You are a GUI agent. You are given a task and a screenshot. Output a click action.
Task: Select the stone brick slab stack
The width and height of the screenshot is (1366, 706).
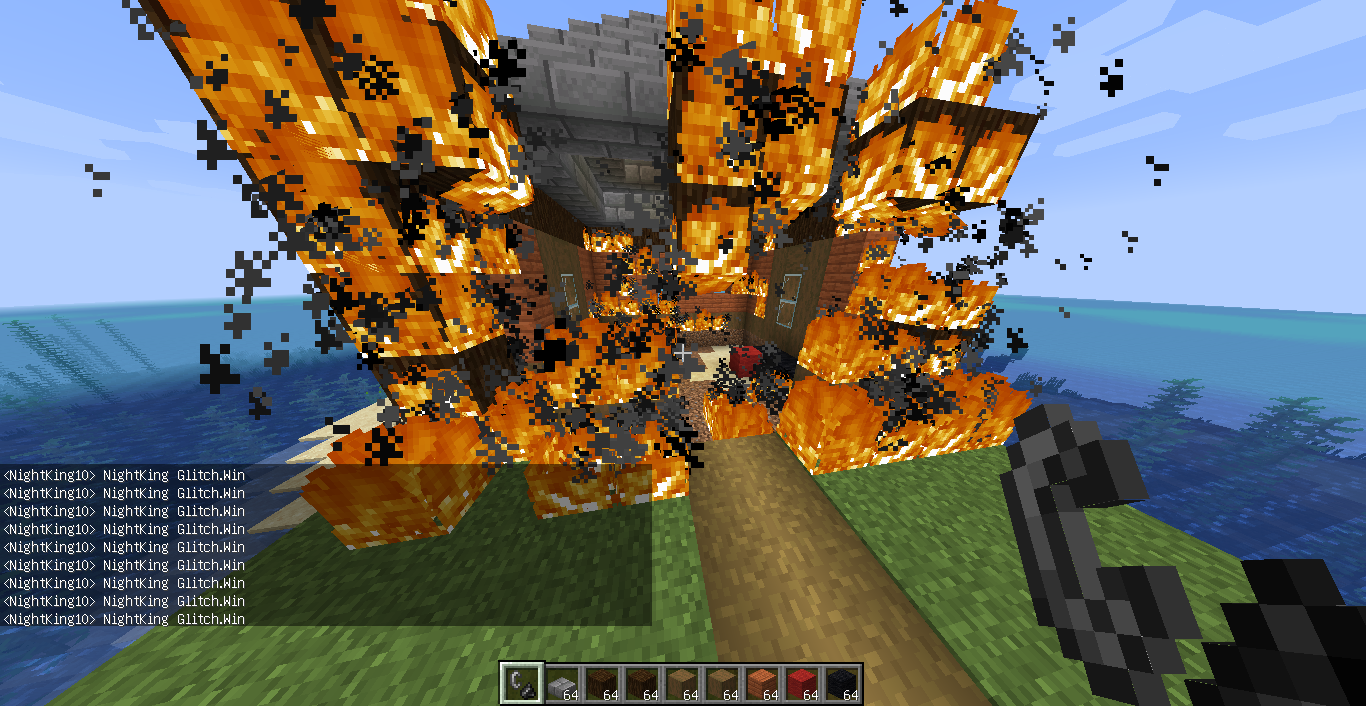coord(562,684)
